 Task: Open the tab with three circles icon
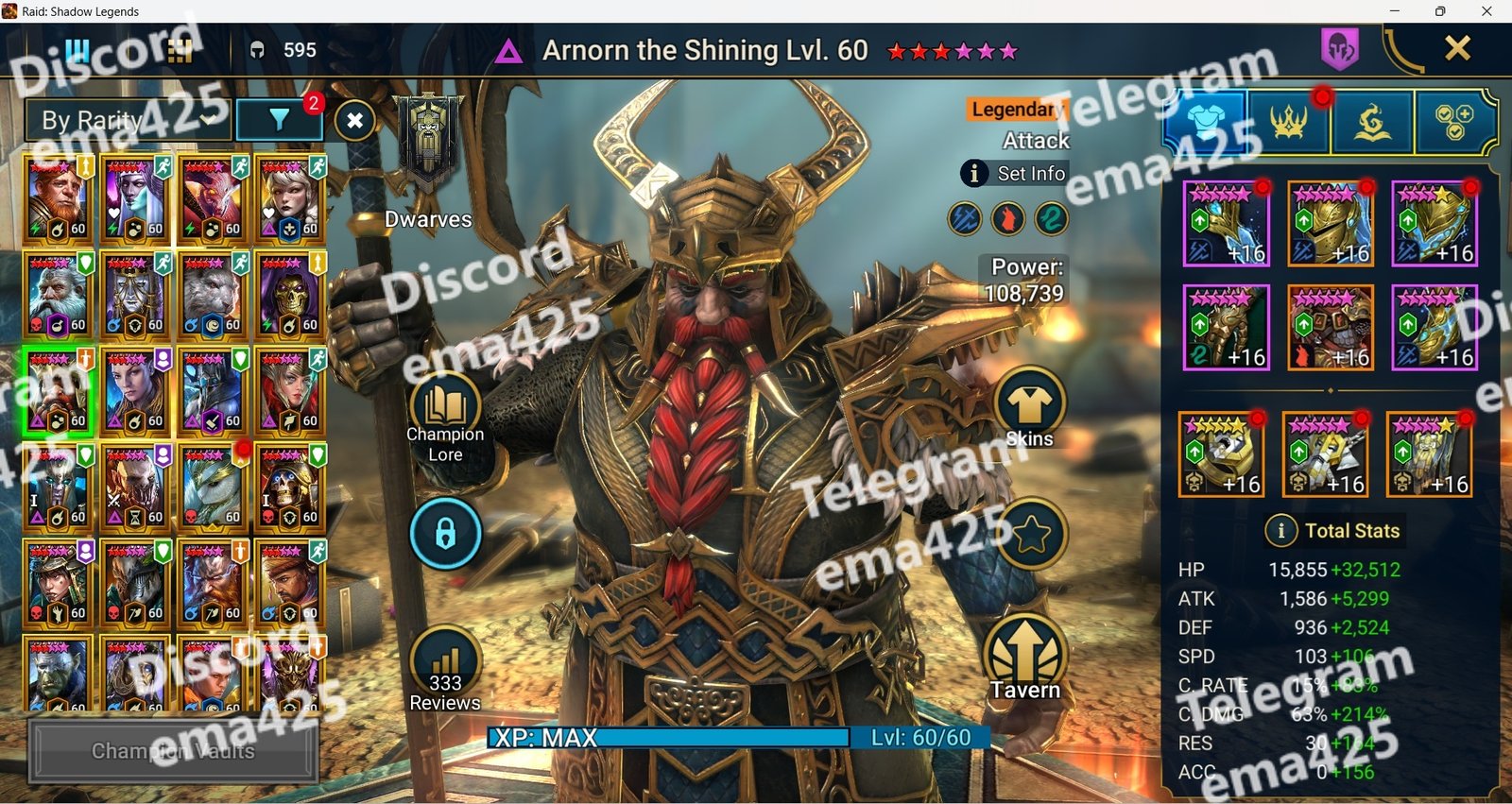pyautogui.click(x=1454, y=123)
